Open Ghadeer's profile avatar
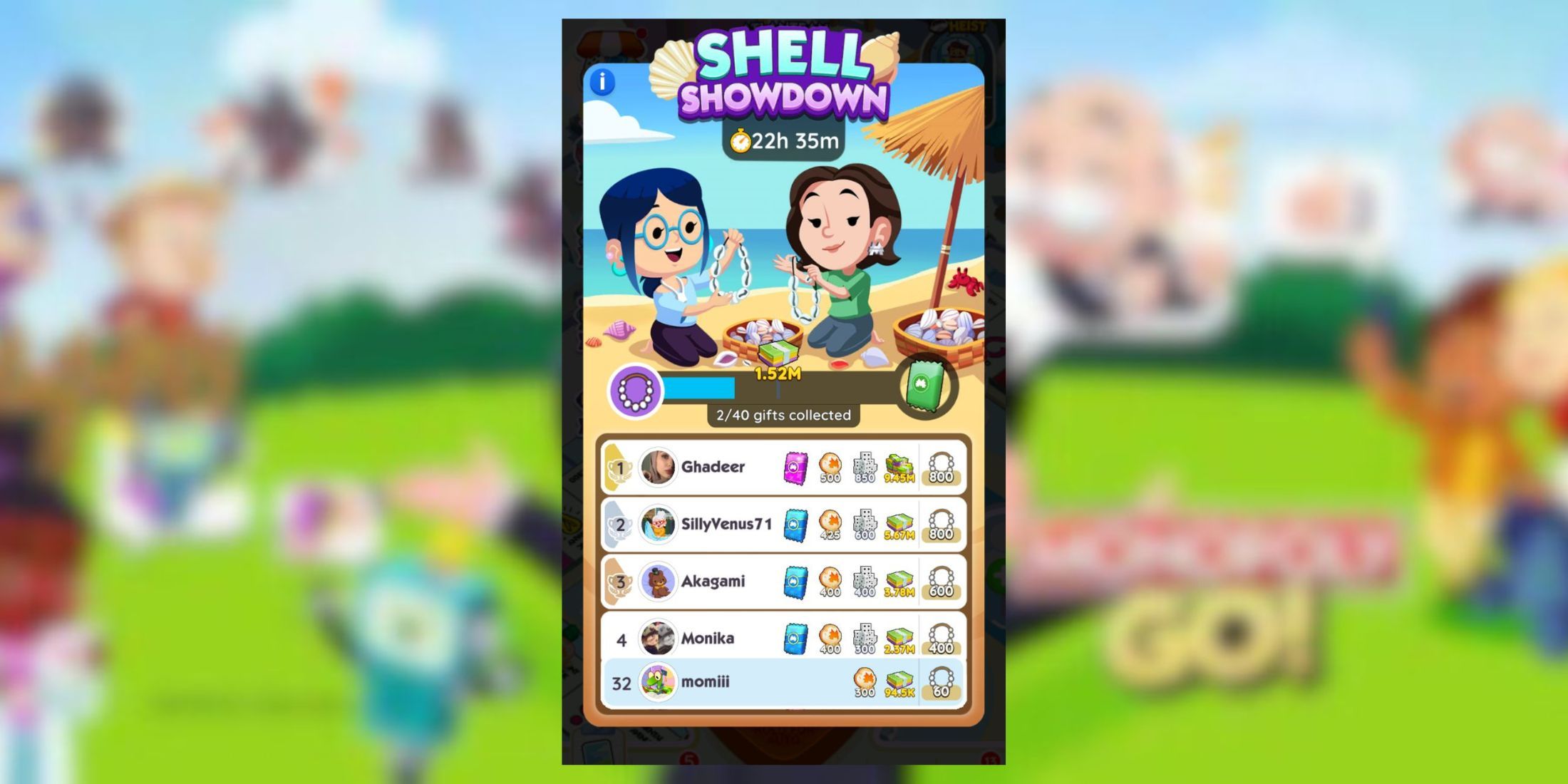This screenshot has width=1568, height=784. (659, 467)
